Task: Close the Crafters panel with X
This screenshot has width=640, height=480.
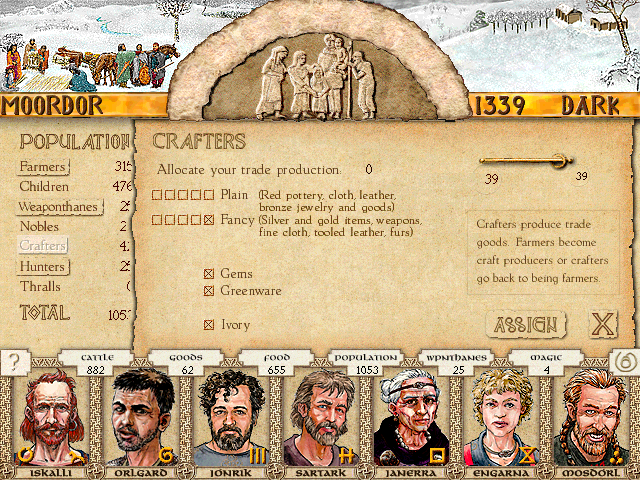Action: pos(602,325)
